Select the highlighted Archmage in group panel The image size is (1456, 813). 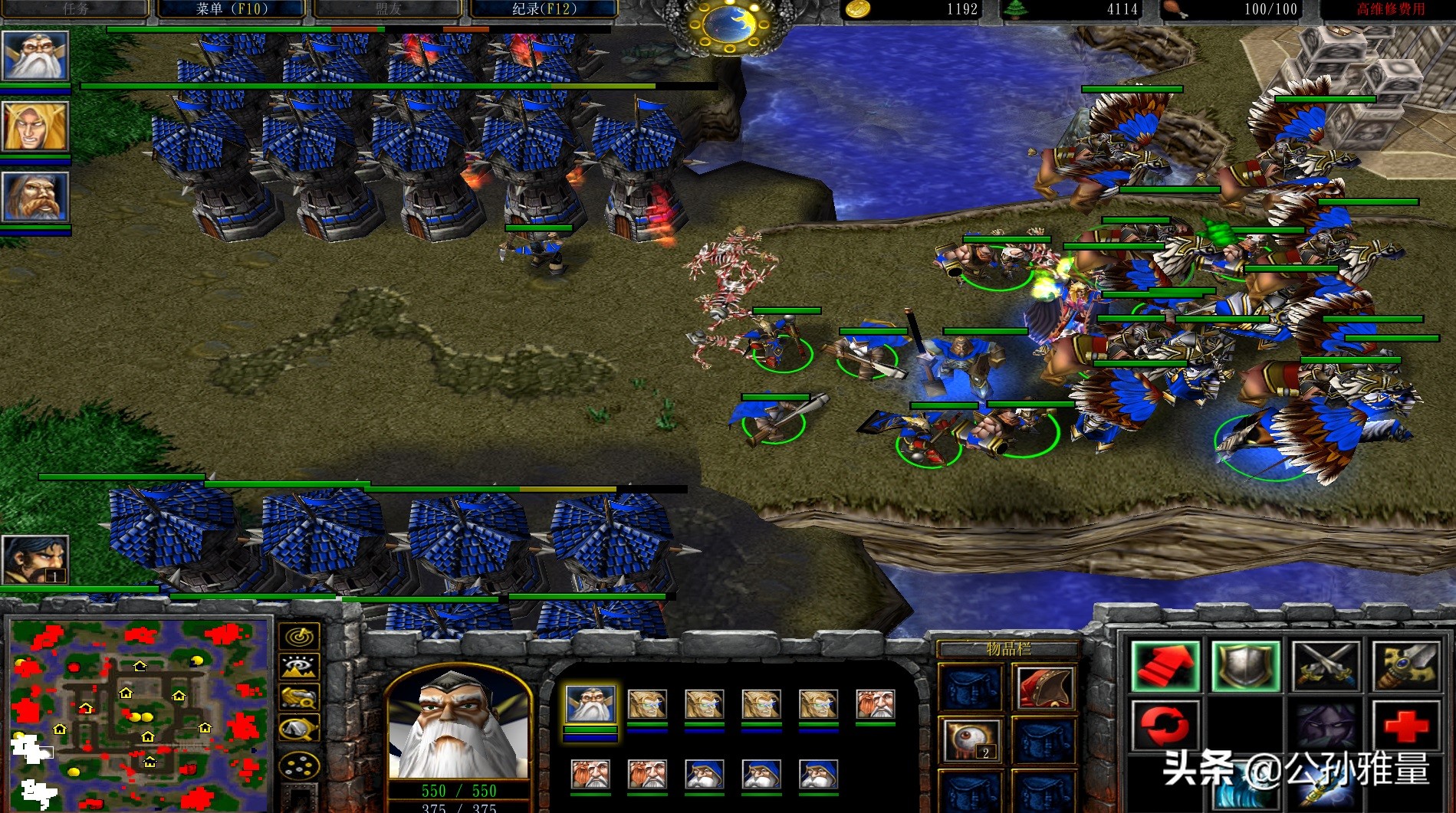pyautogui.click(x=590, y=704)
